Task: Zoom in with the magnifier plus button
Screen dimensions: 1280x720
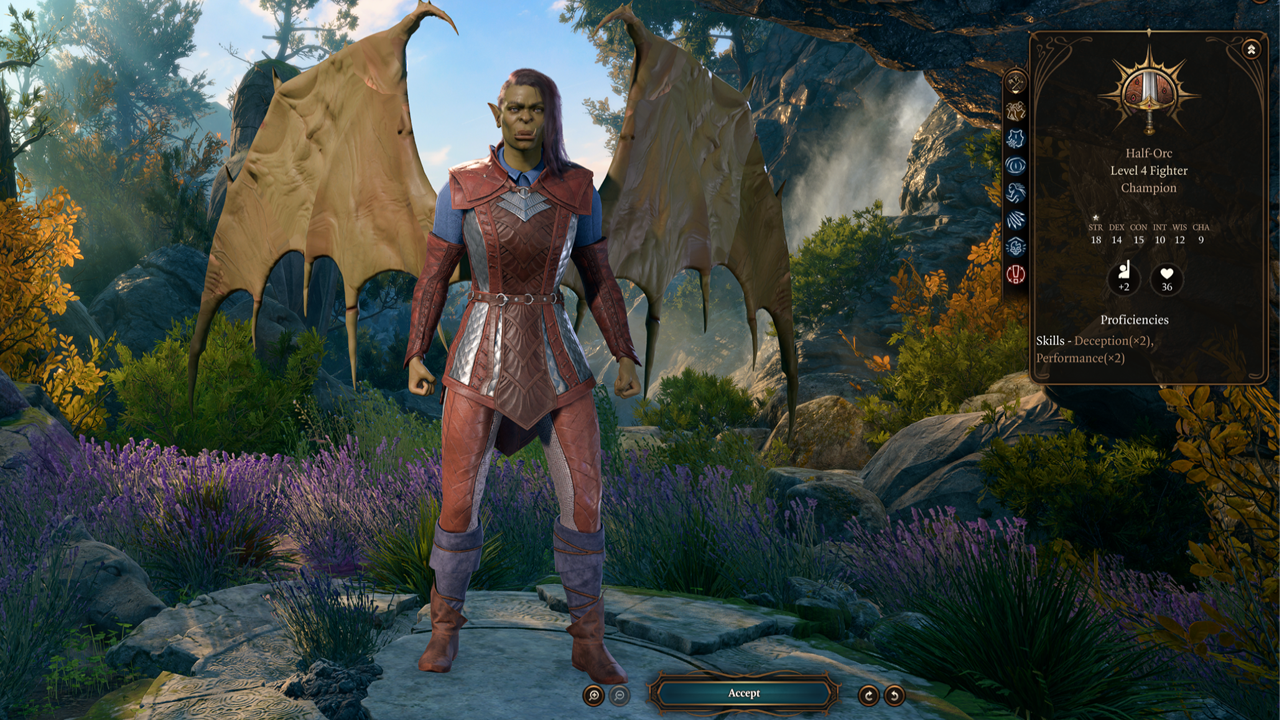Action: [x=593, y=695]
